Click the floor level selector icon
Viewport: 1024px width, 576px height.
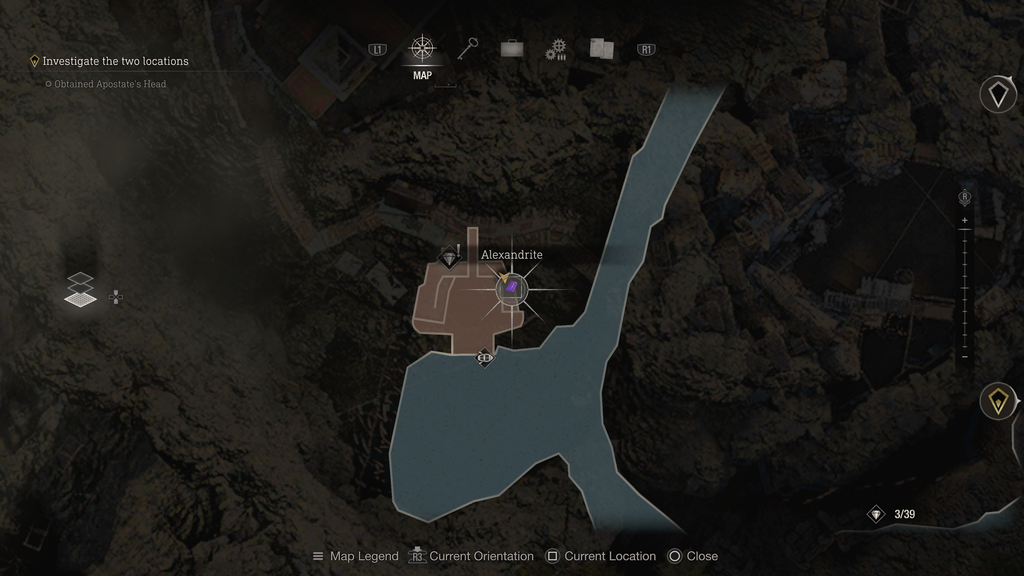[82, 289]
